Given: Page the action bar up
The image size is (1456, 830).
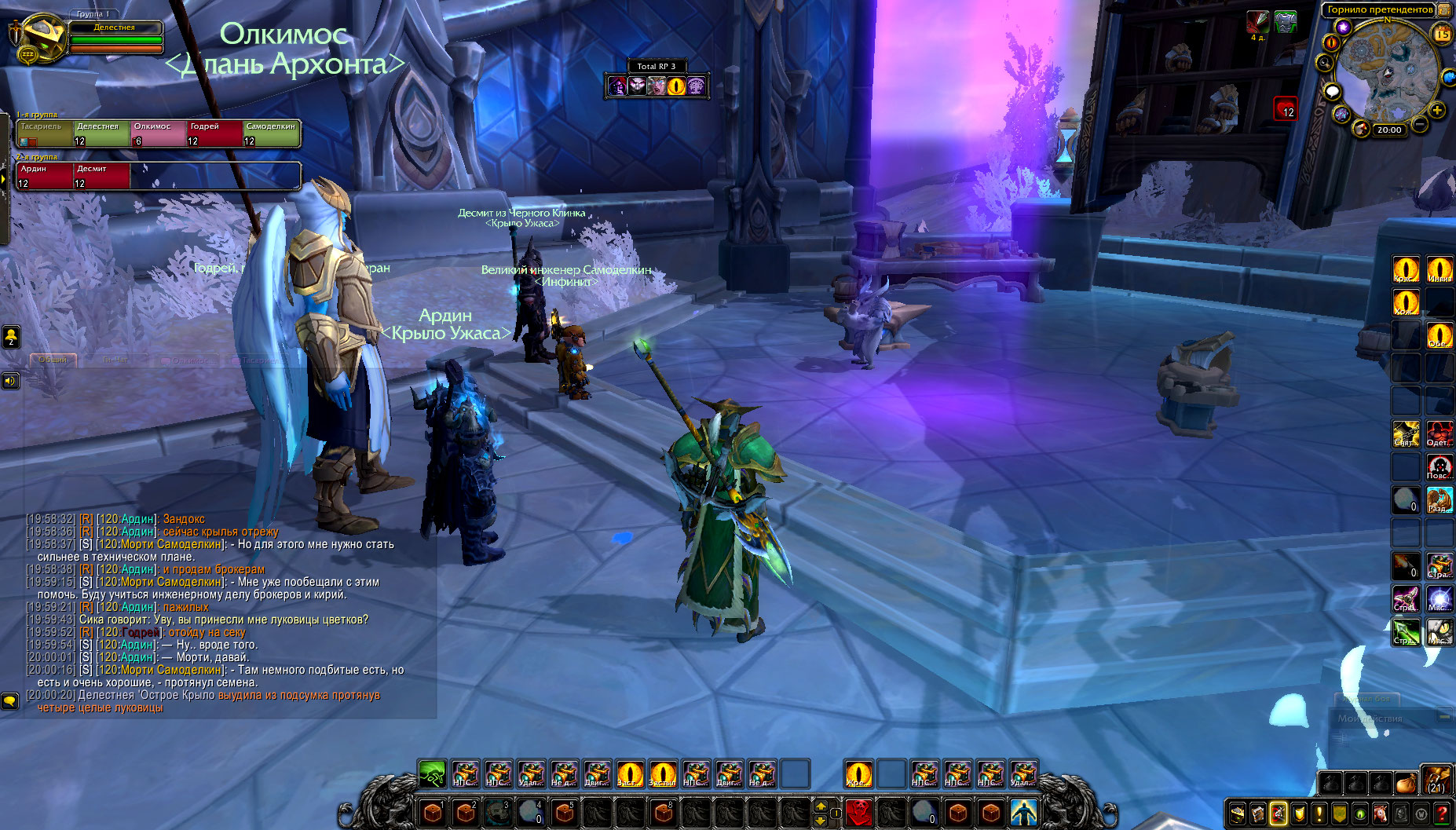Looking at the screenshot, I should coord(821,806).
